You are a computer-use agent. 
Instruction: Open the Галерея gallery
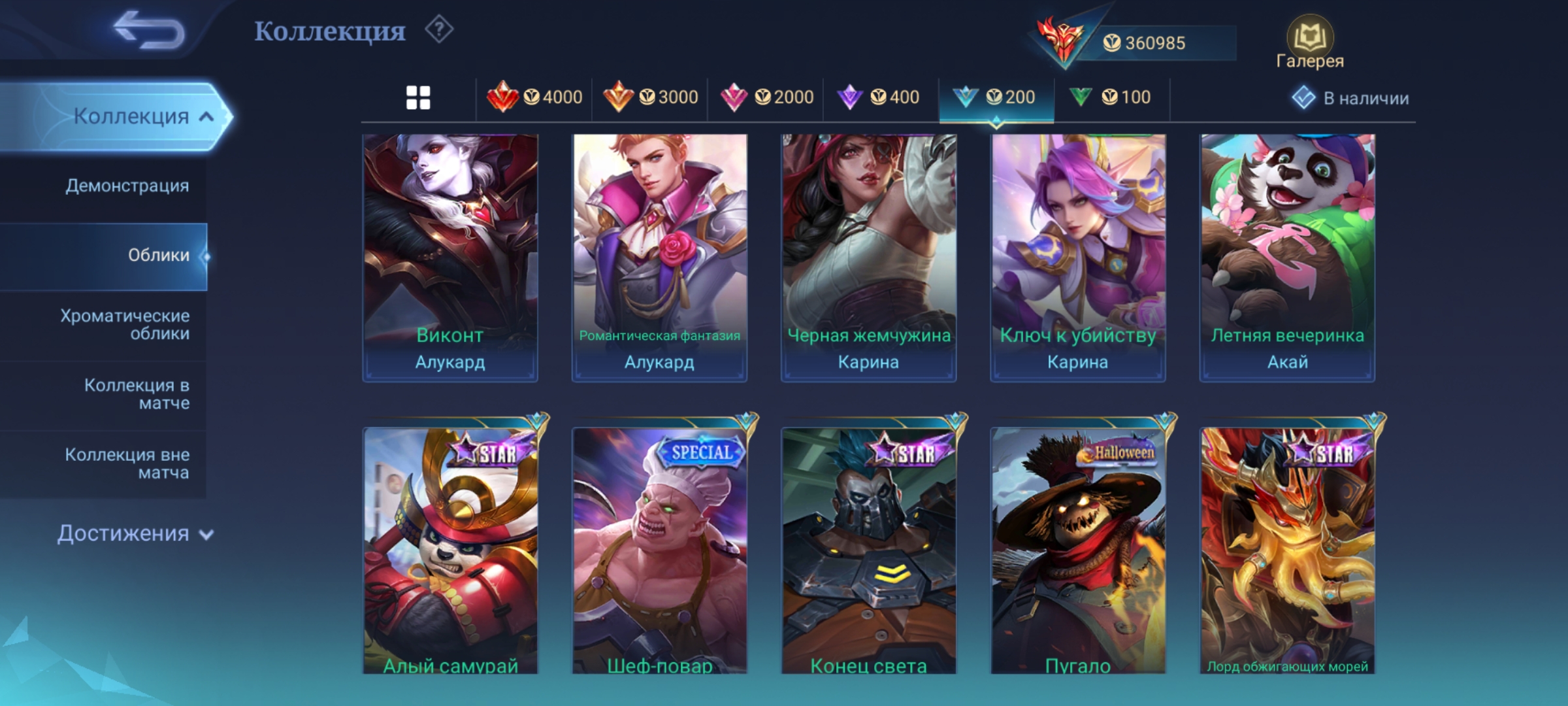point(1309,43)
